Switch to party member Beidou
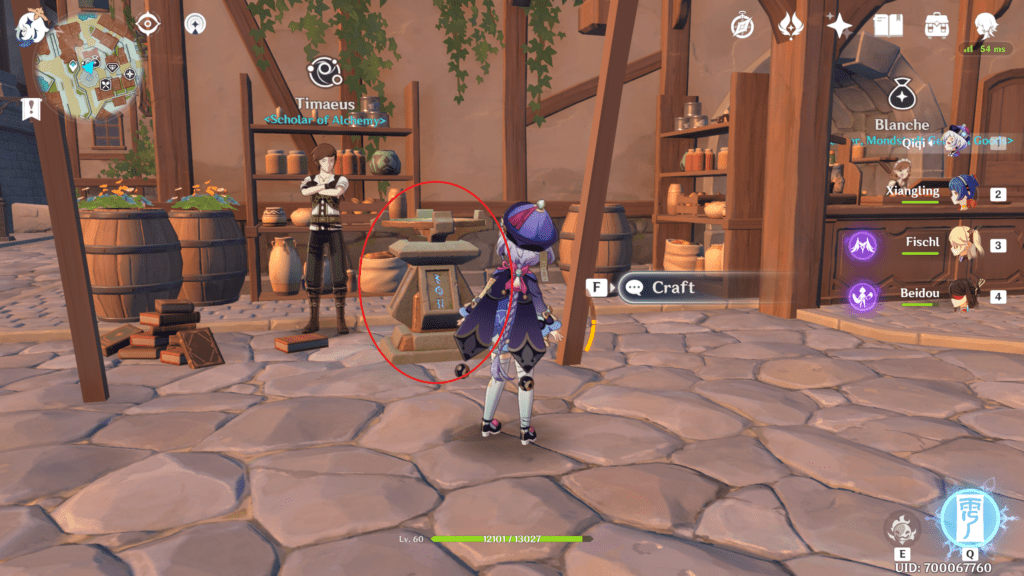The image size is (1024, 576). (964, 296)
